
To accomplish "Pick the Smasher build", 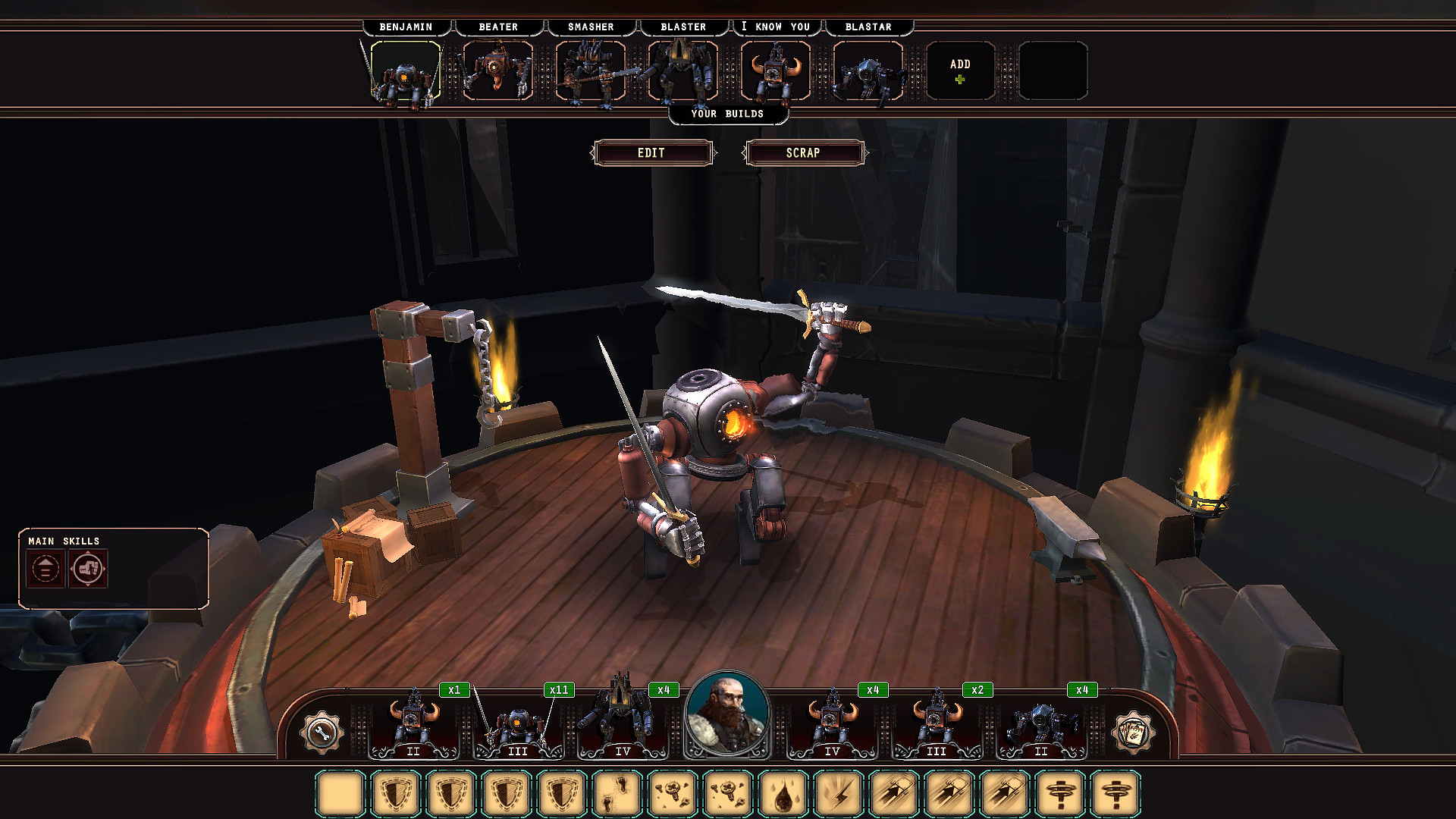I will [x=590, y=71].
